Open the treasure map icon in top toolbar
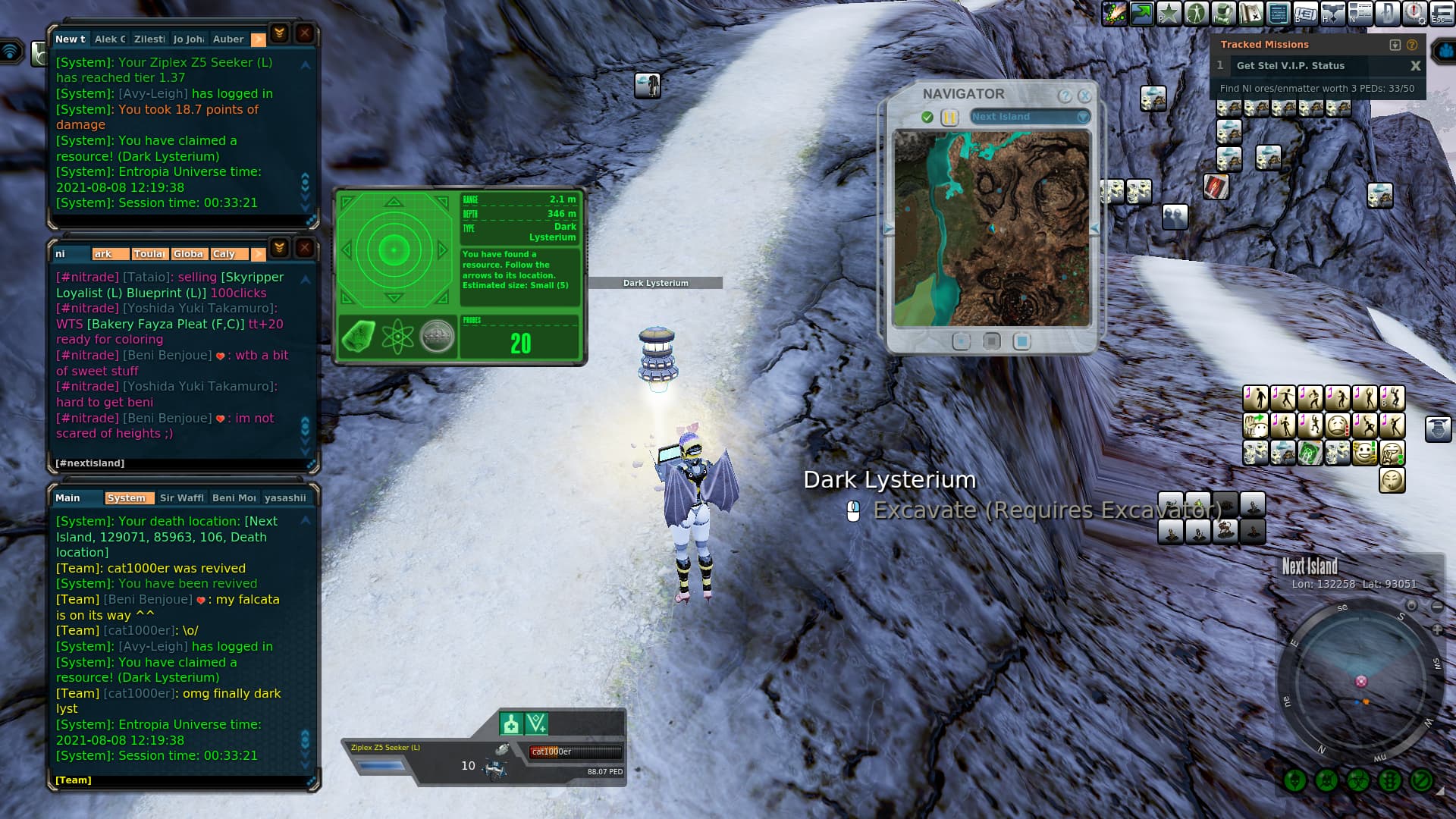Image resolution: width=1456 pixels, height=819 pixels. (x=1250, y=13)
